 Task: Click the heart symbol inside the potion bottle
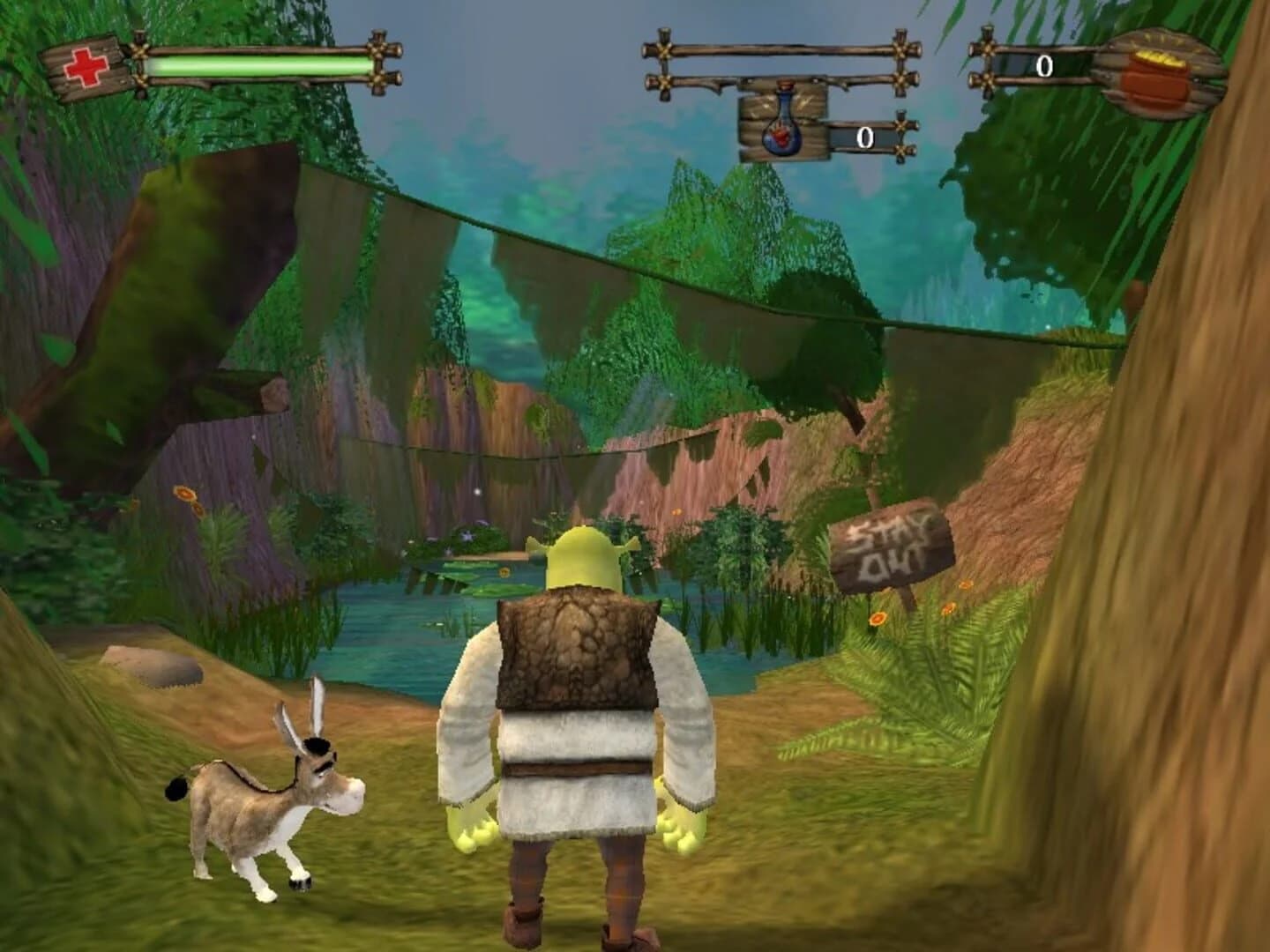(783, 137)
